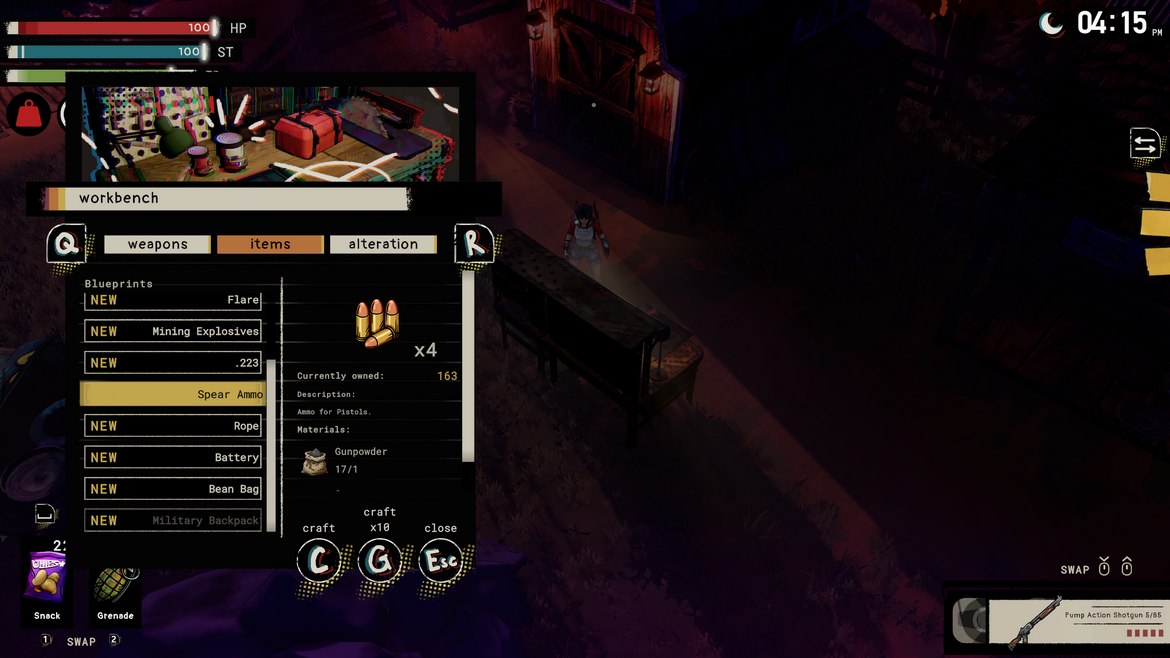Select the Battery blueprint
This screenshot has width=1170, height=658.
pos(173,457)
